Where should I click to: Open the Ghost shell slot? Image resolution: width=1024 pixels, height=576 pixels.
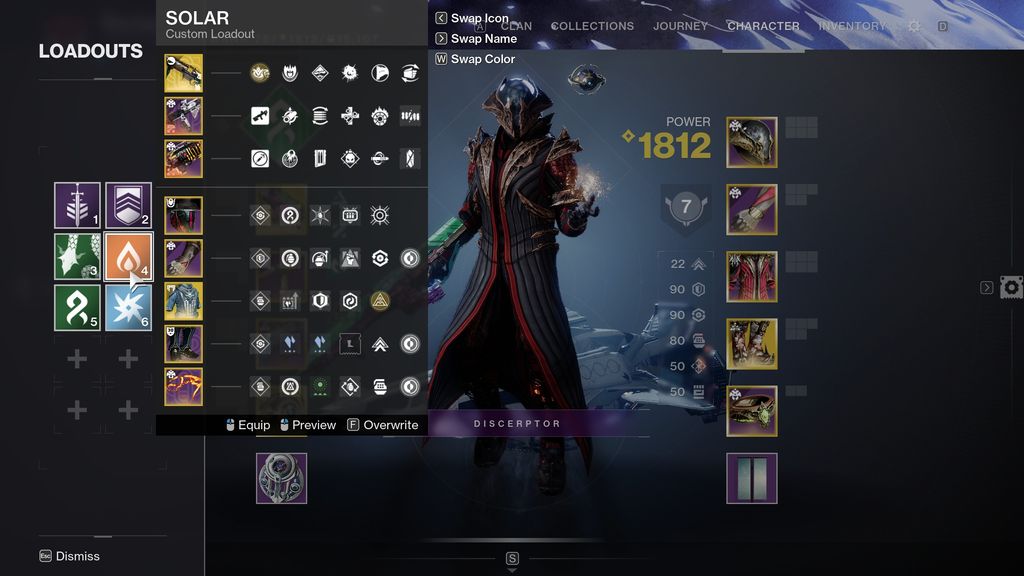[281, 478]
